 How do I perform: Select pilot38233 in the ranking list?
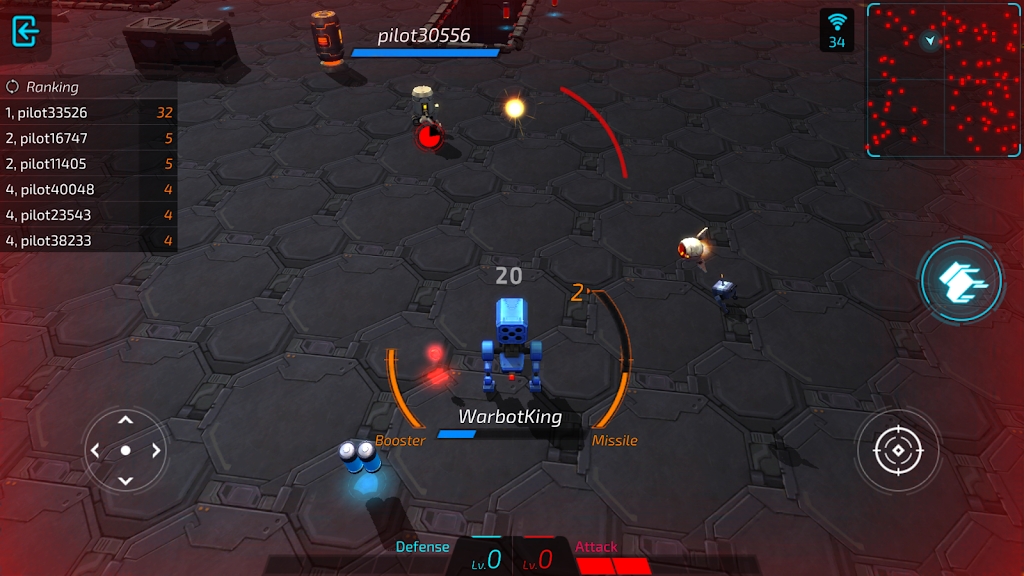(x=88, y=240)
